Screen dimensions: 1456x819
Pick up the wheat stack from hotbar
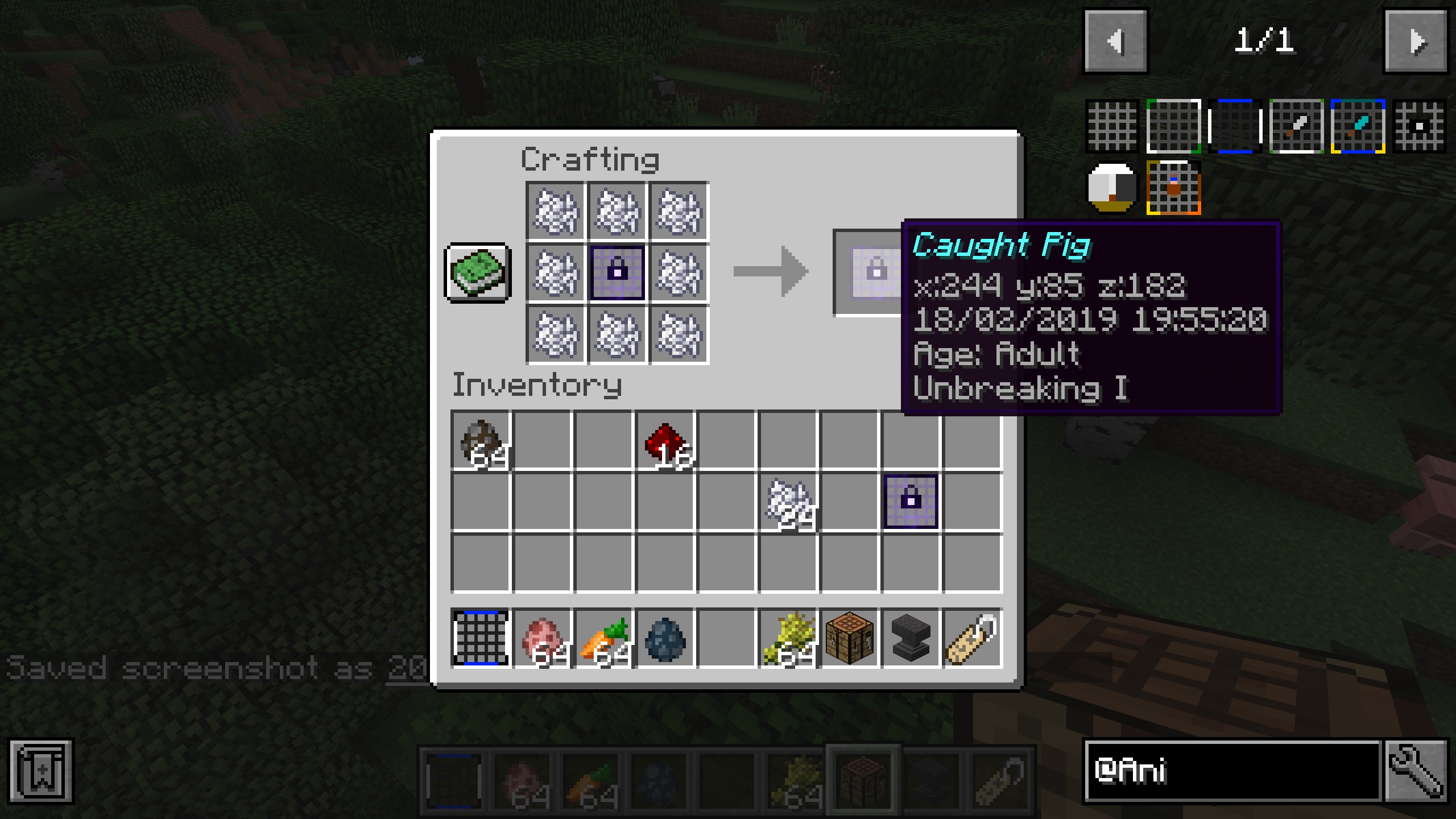(x=788, y=638)
